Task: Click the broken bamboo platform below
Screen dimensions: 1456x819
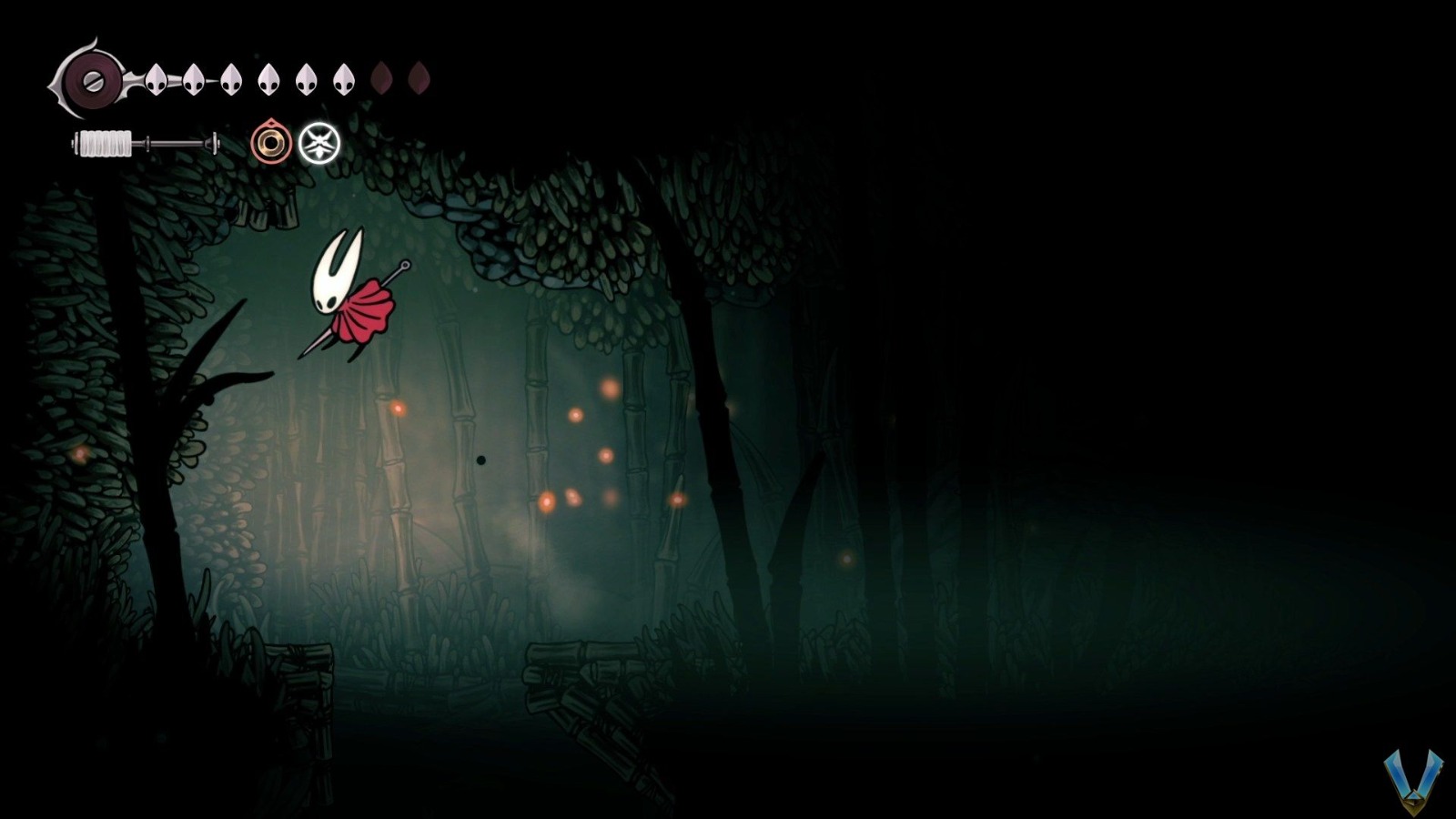Action: (x=582, y=682)
